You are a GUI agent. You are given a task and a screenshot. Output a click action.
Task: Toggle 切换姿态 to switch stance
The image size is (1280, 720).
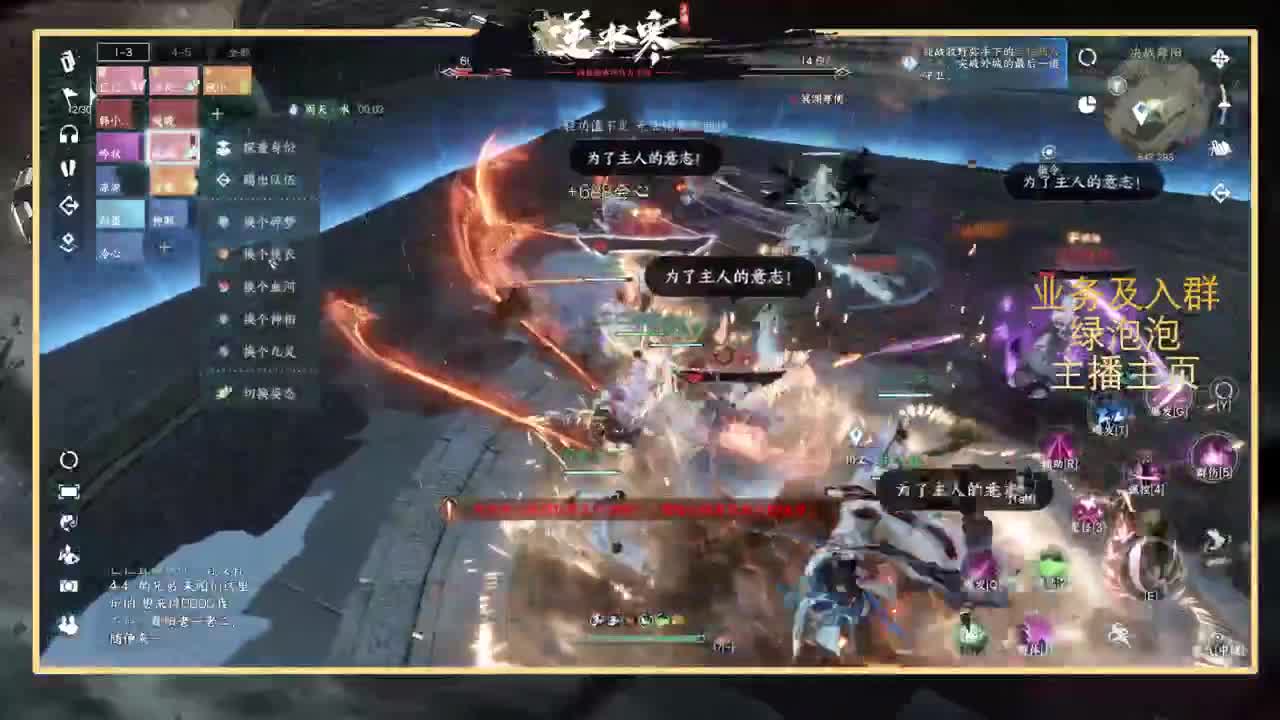point(266,393)
